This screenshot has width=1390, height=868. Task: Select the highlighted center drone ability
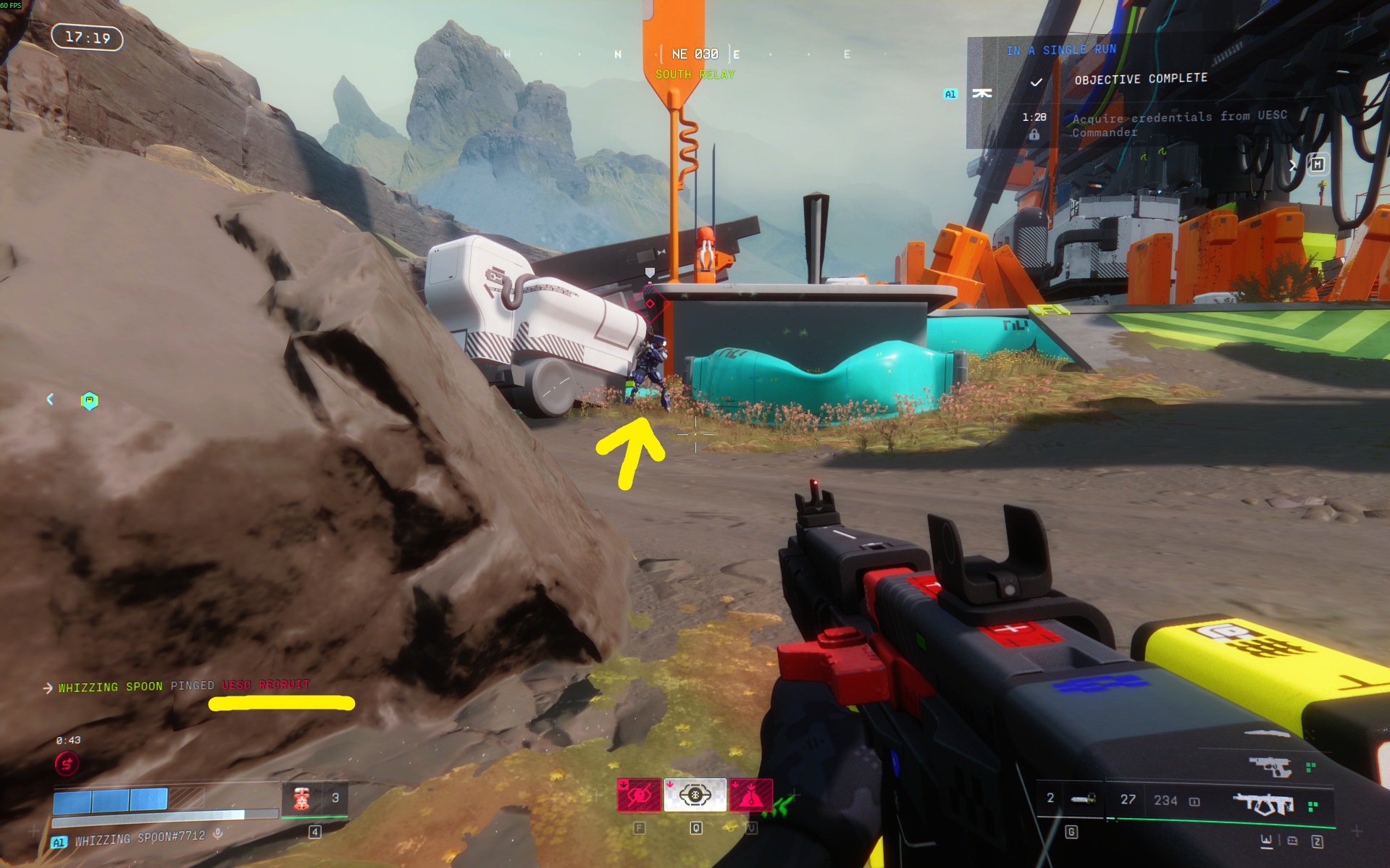click(x=695, y=796)
